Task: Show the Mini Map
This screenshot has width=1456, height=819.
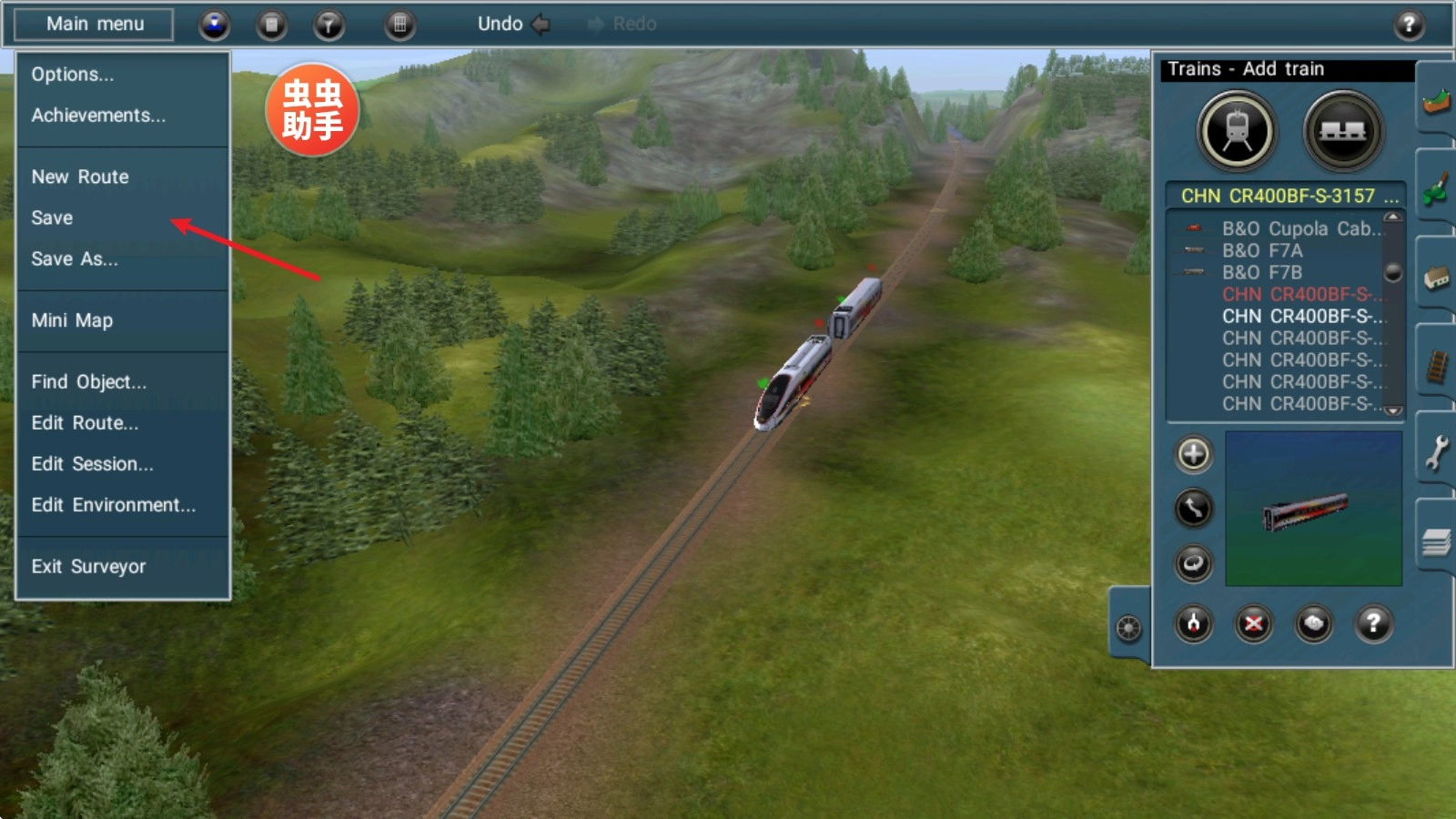Action: point(72,320)
